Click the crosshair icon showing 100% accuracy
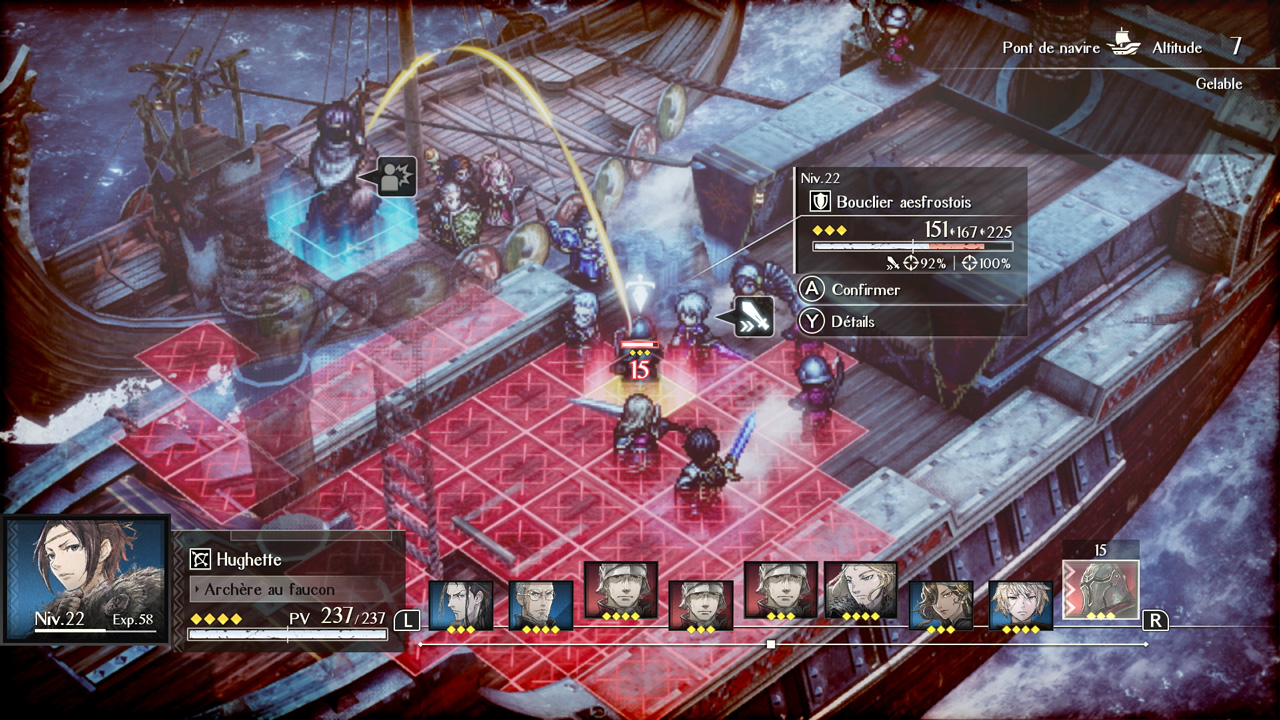1280x720 pixels. point(972,262)
